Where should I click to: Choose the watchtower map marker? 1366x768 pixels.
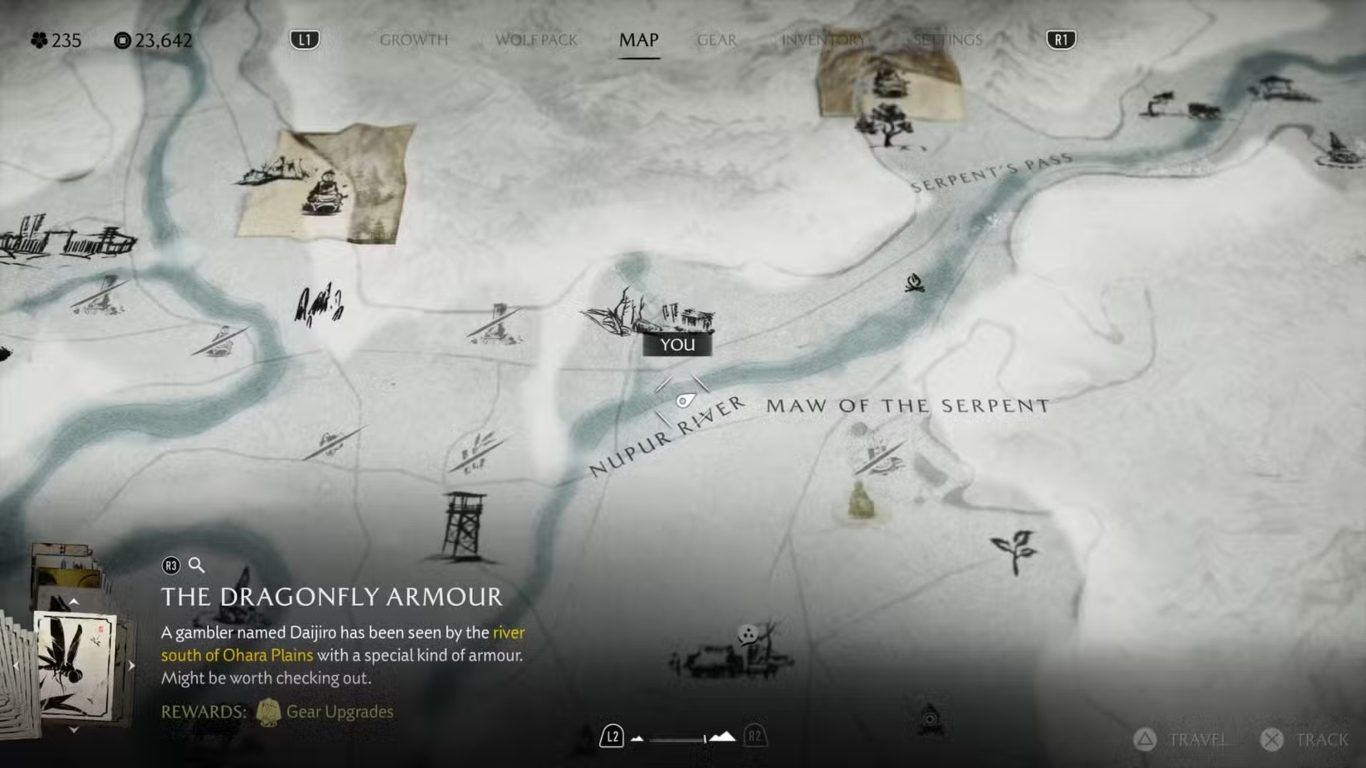tap(465, 525)
